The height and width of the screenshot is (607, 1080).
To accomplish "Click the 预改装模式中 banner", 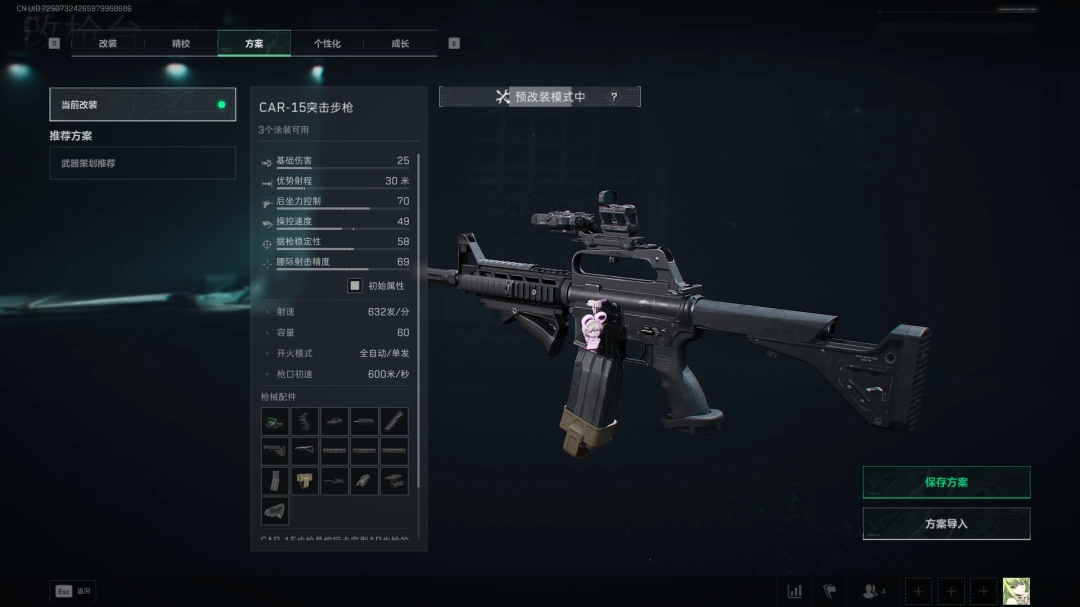I will (540, 97).
